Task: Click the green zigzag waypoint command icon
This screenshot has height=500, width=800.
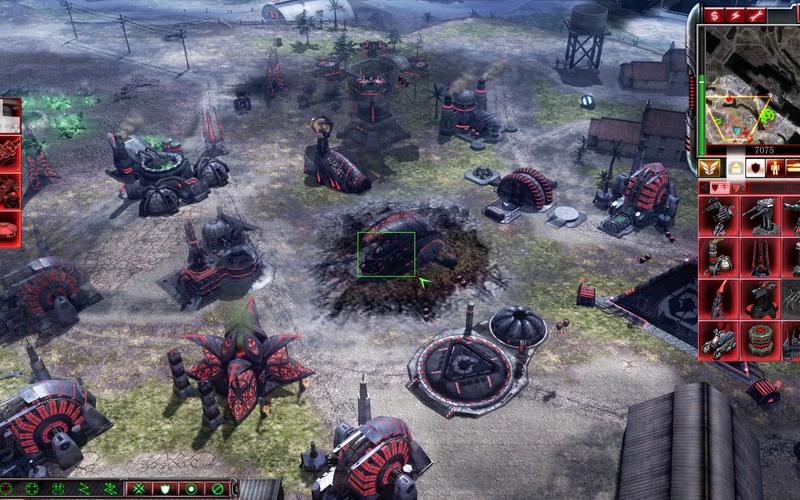Action: (84, 489)
